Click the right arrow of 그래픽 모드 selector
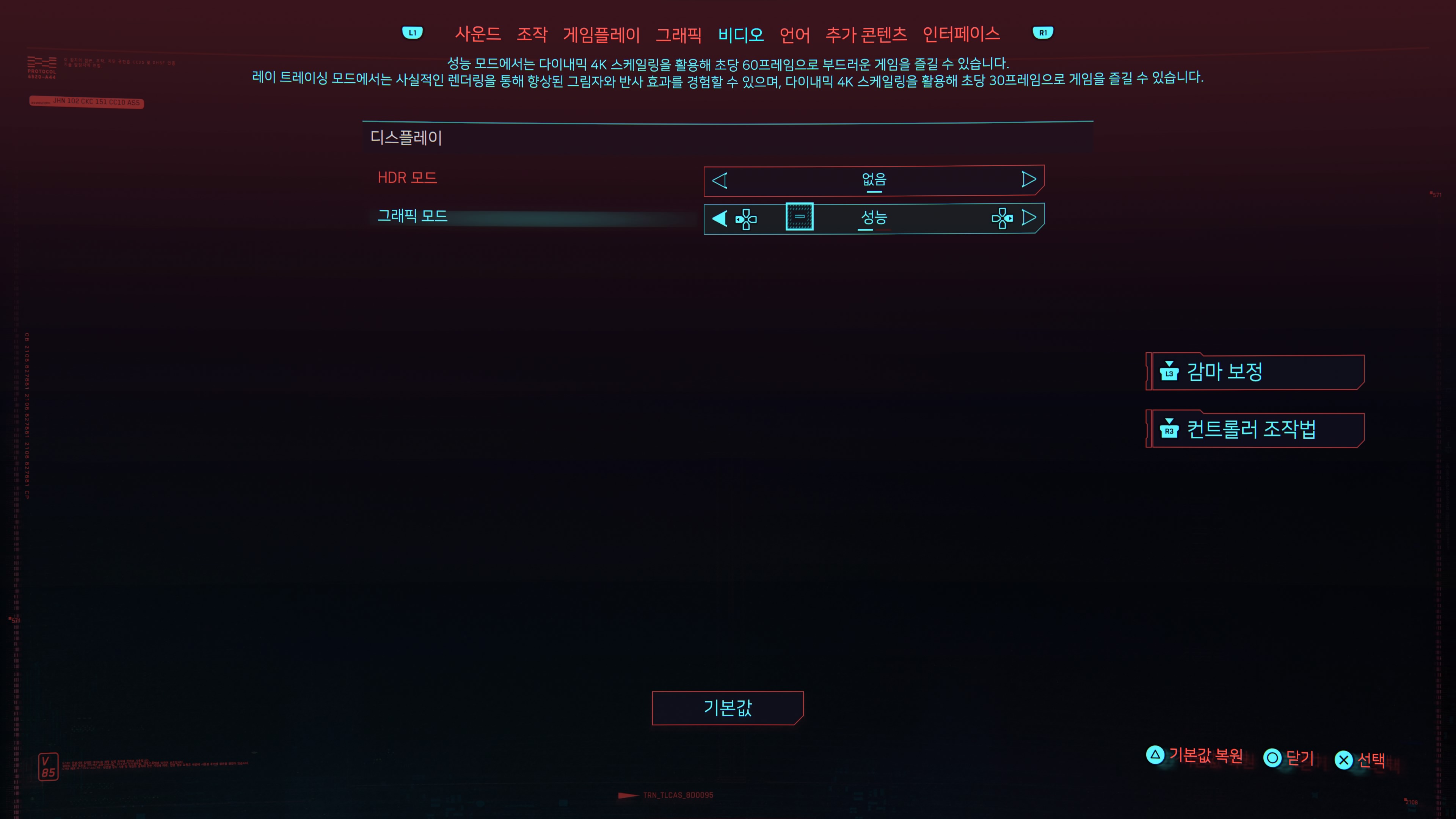The width and height of the screenshot is (1456, 819). click(x=1031, y=218)
